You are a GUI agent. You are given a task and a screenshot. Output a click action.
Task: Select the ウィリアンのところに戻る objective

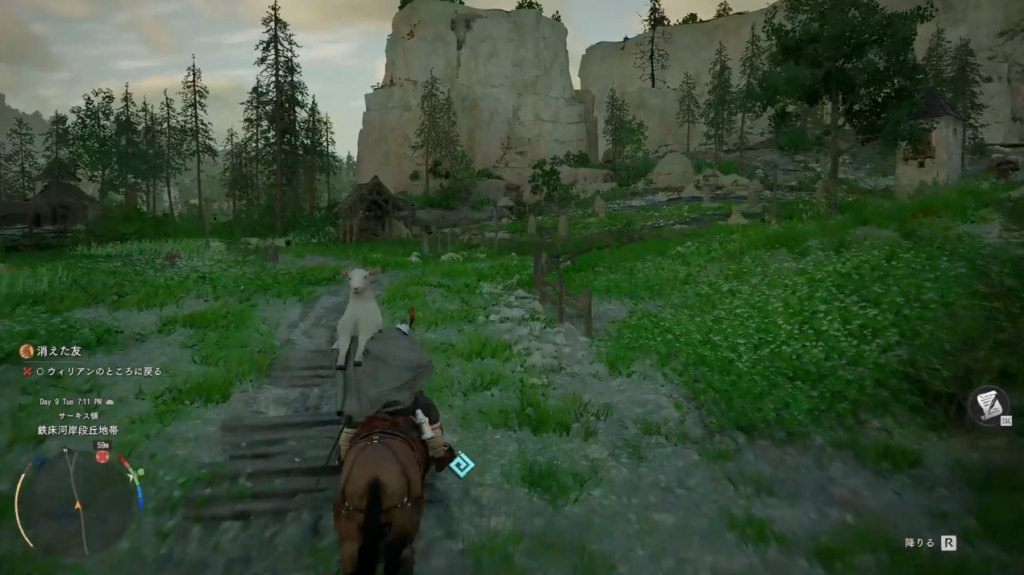pyautogui.click(x=98, y=371)
